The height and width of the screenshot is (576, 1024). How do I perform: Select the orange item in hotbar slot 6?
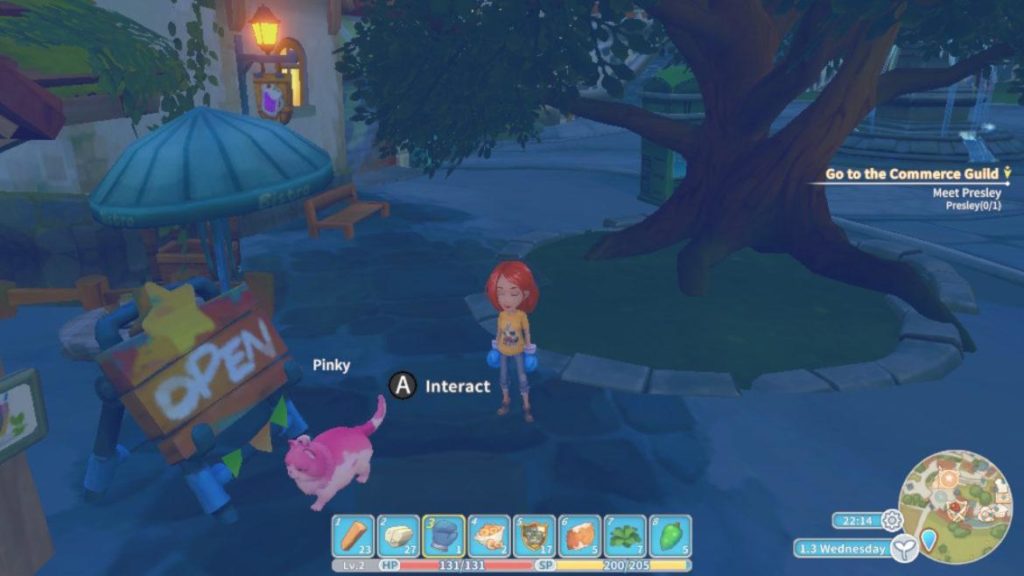pos(580,536)
